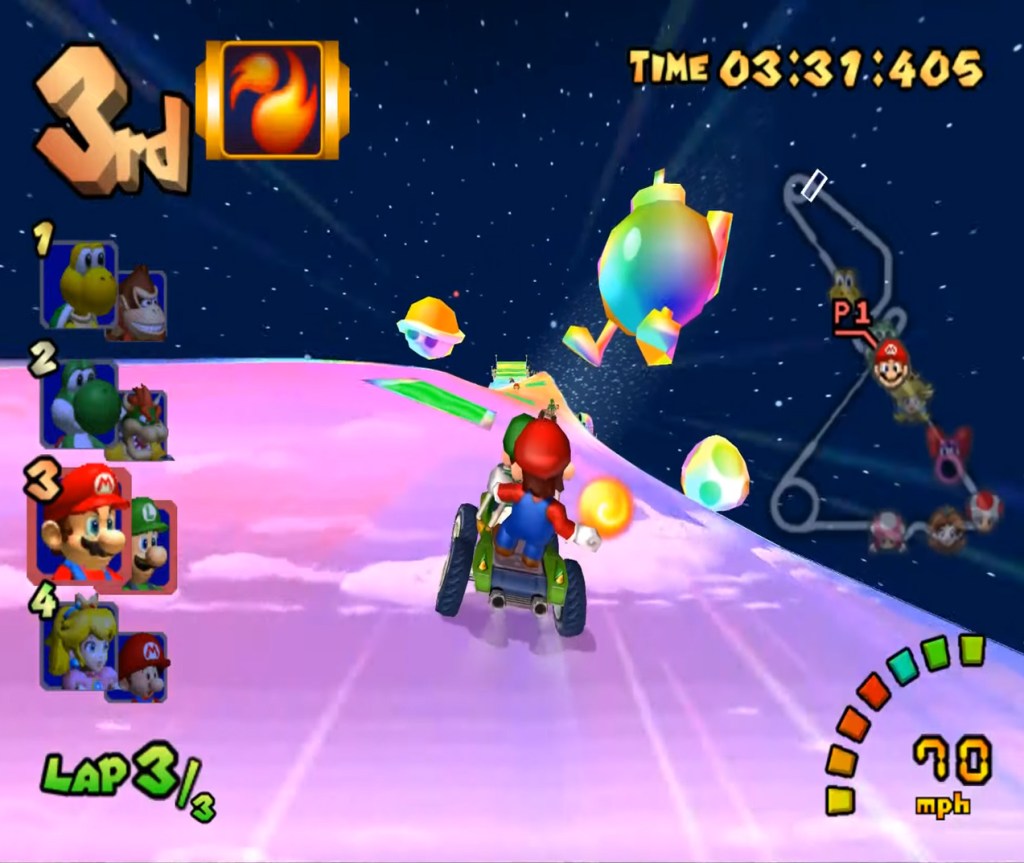Click the Toad marker on the minimap
Viewport: 1024px width, 863px height.
985,510
